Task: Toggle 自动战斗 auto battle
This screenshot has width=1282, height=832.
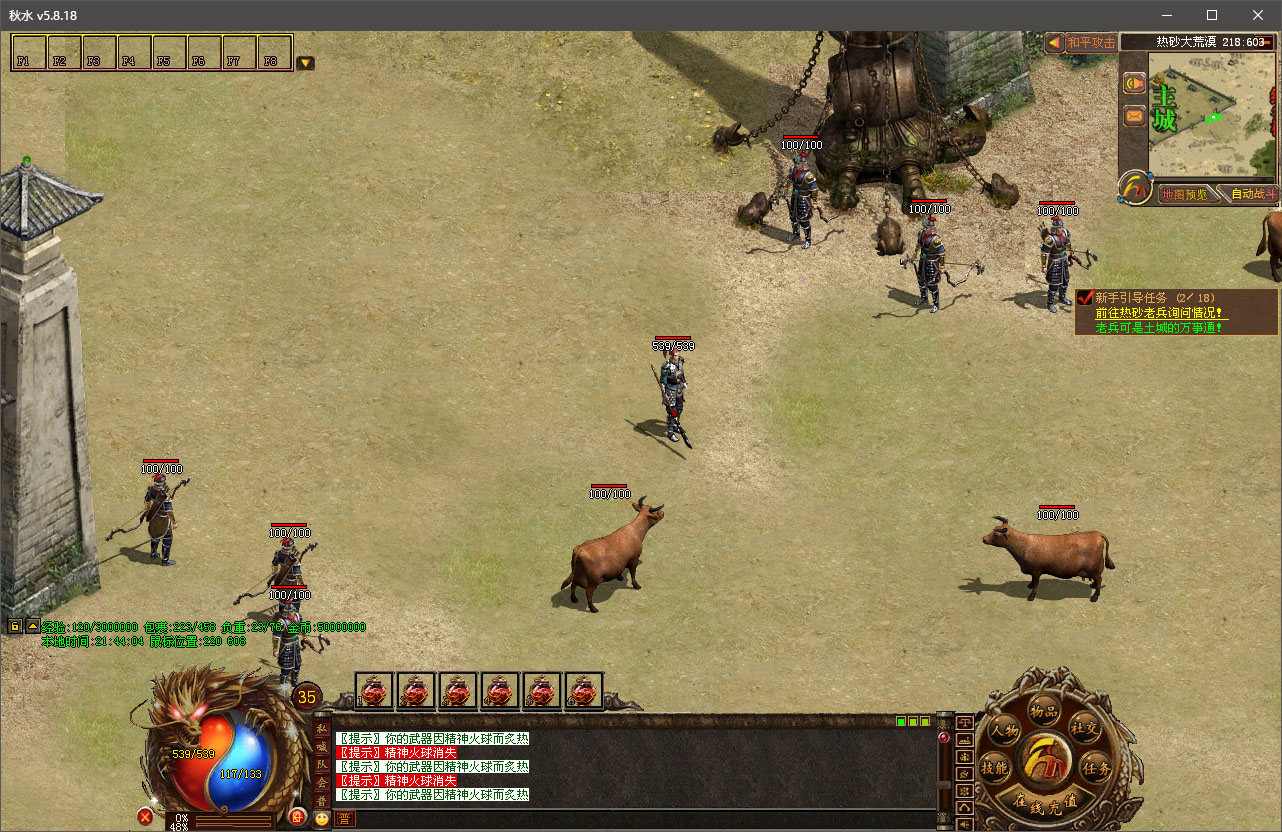Action: pyautogui.click(x=1253, y=194)
